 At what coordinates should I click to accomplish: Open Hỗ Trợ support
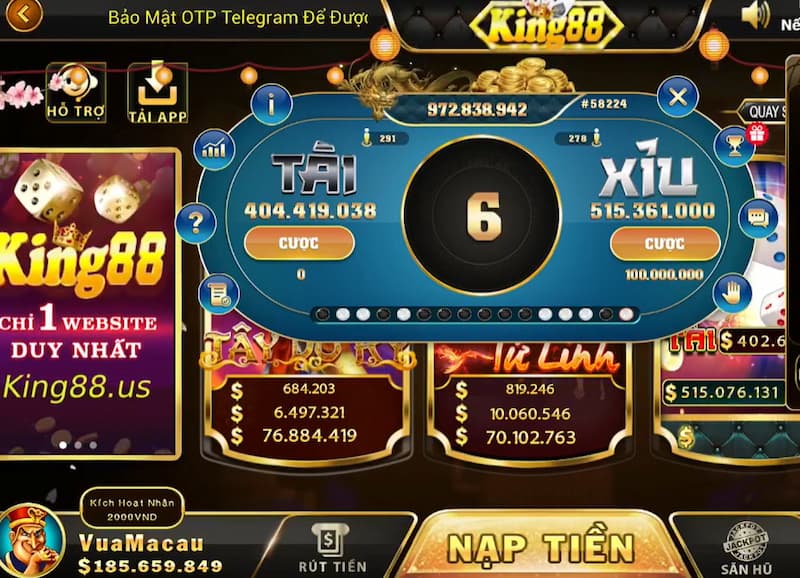[76, 94]
